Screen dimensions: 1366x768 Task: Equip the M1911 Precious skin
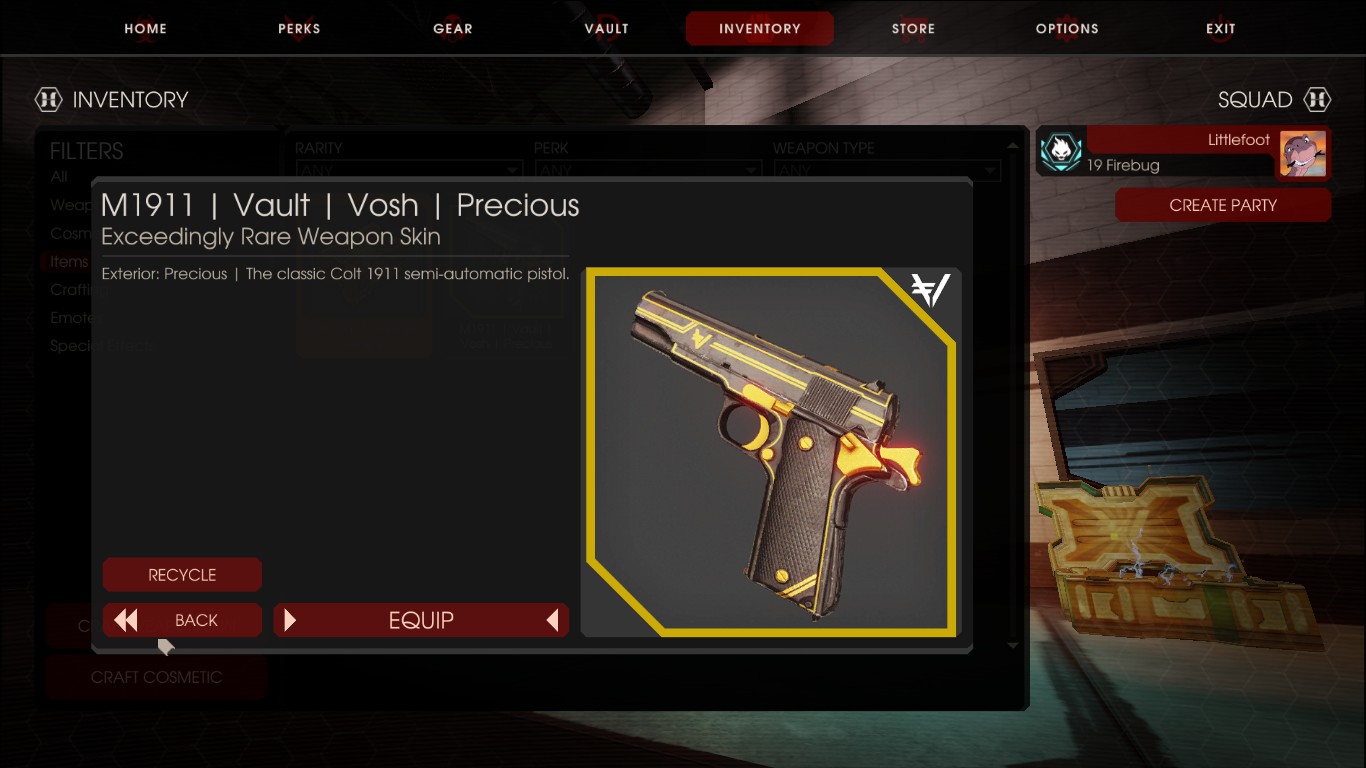pos(421,620)
